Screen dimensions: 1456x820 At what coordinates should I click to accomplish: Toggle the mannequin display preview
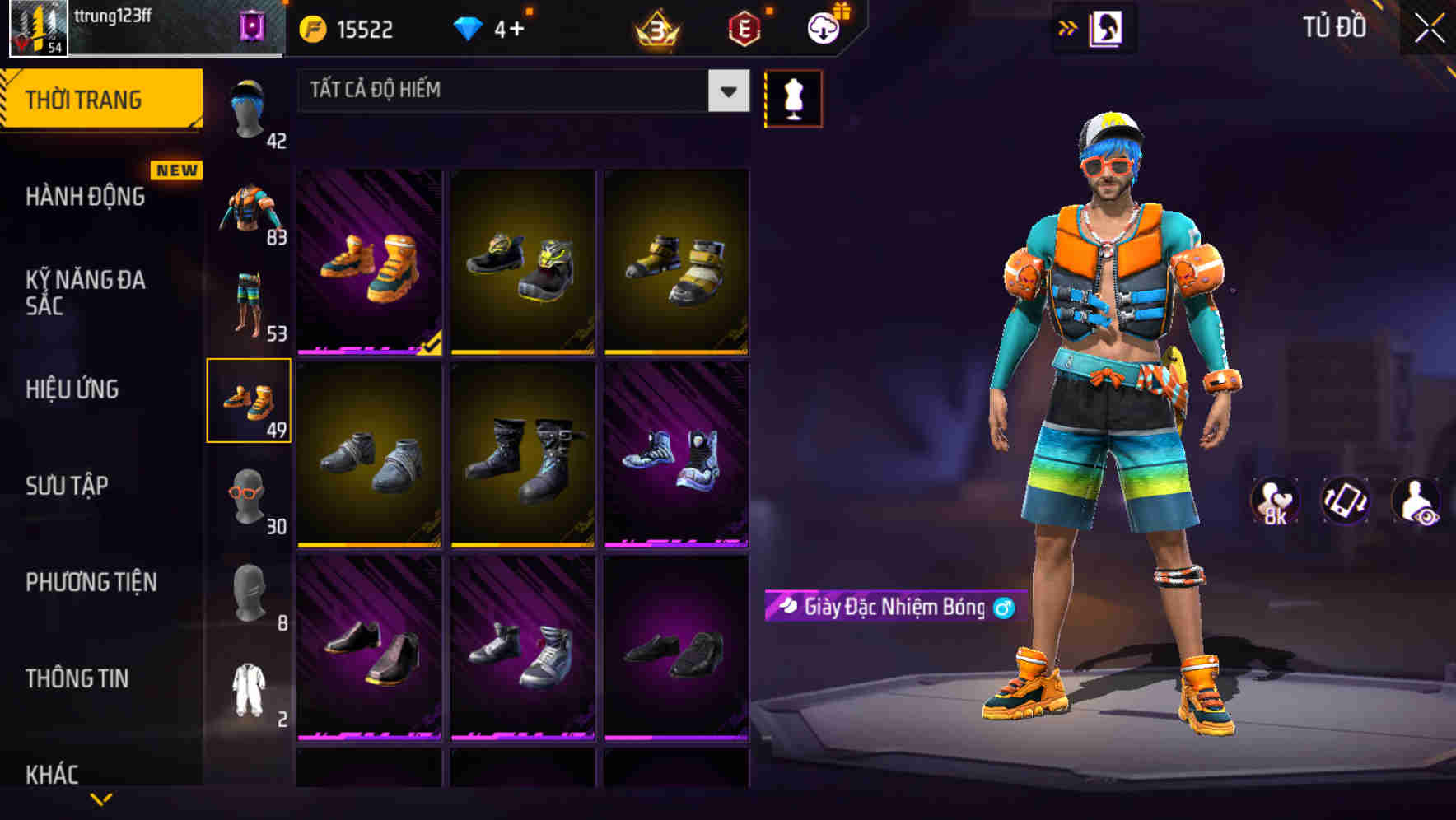tap(793, 98)
